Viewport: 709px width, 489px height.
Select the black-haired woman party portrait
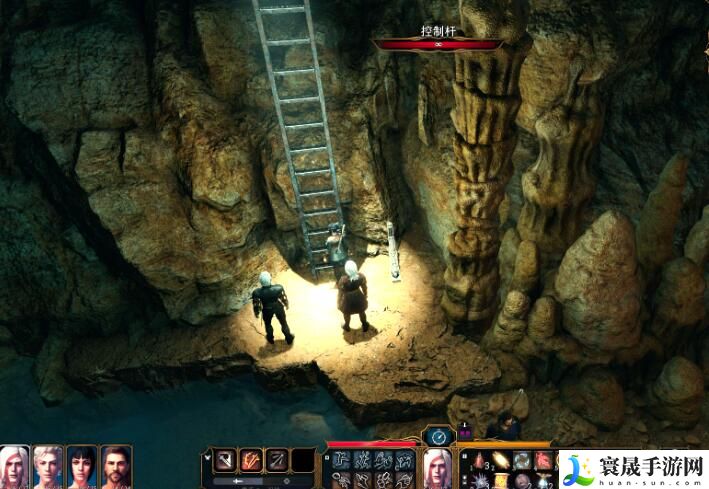click(83, 467)
